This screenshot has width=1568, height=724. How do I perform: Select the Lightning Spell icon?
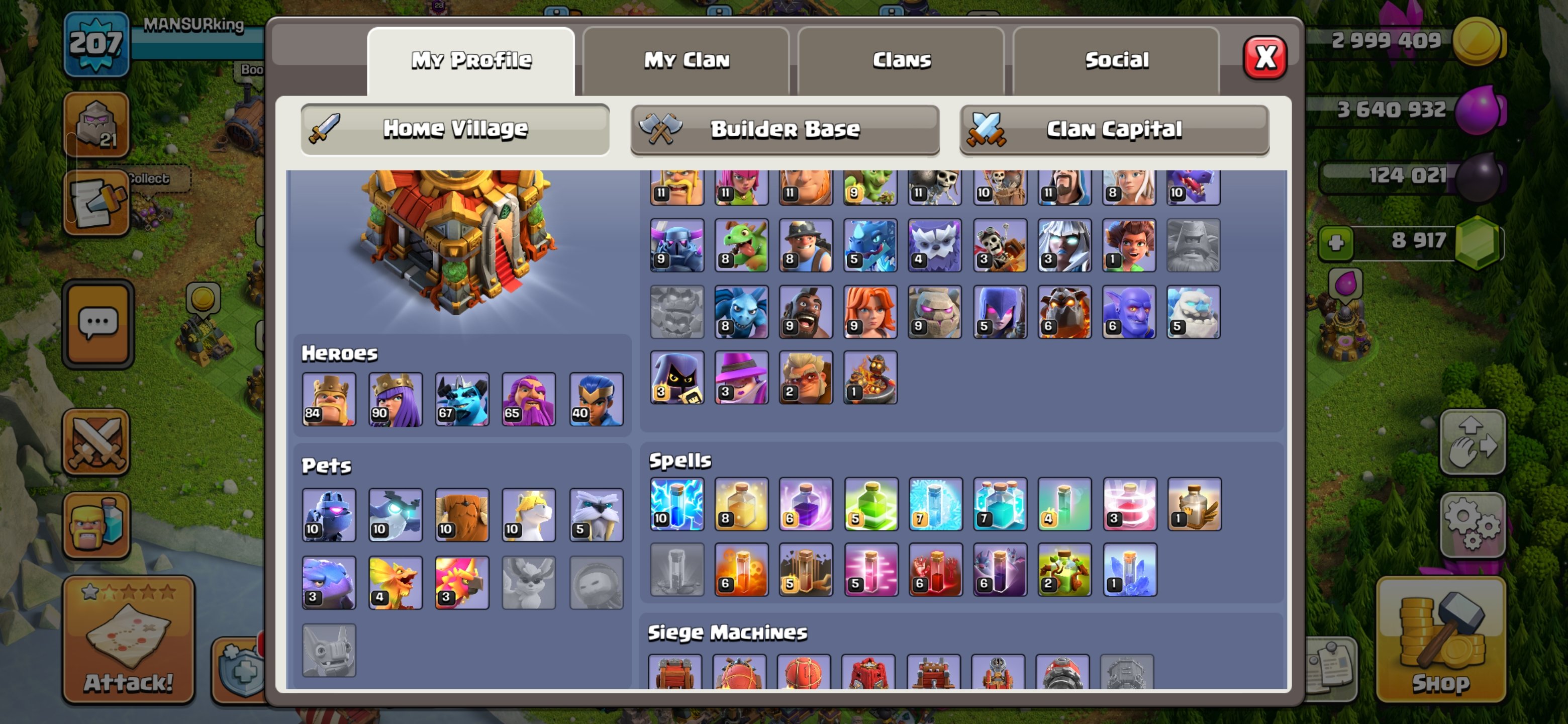[676, 506]
